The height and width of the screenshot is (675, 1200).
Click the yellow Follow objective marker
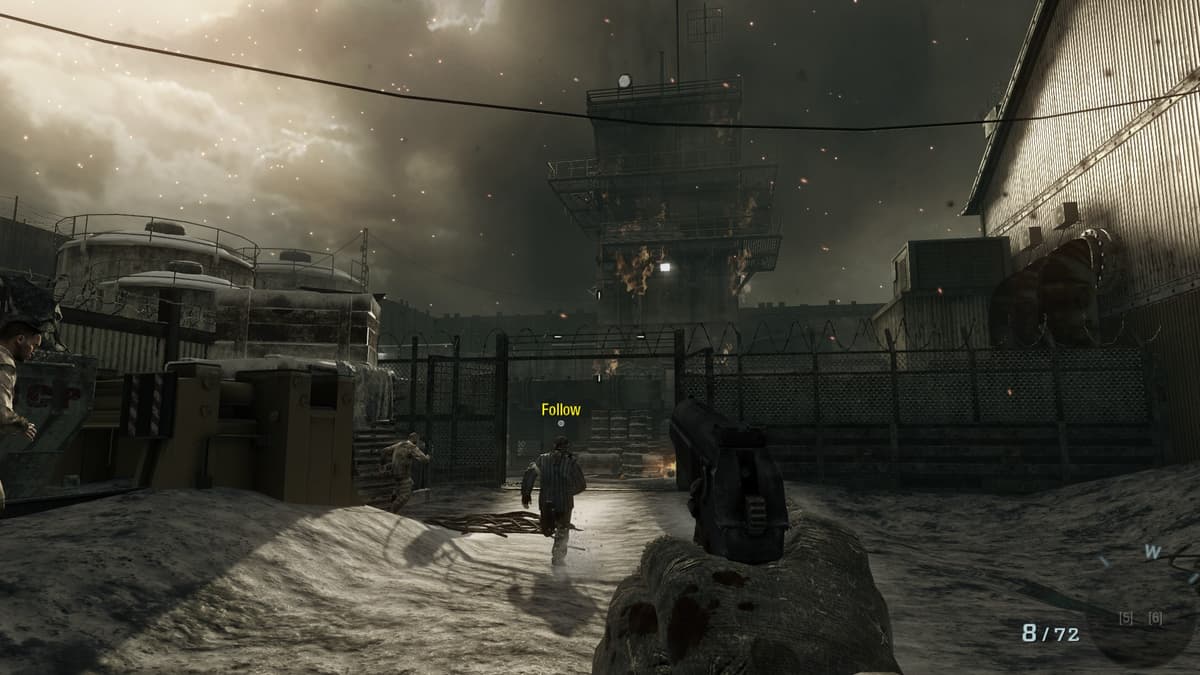[560, 410]
